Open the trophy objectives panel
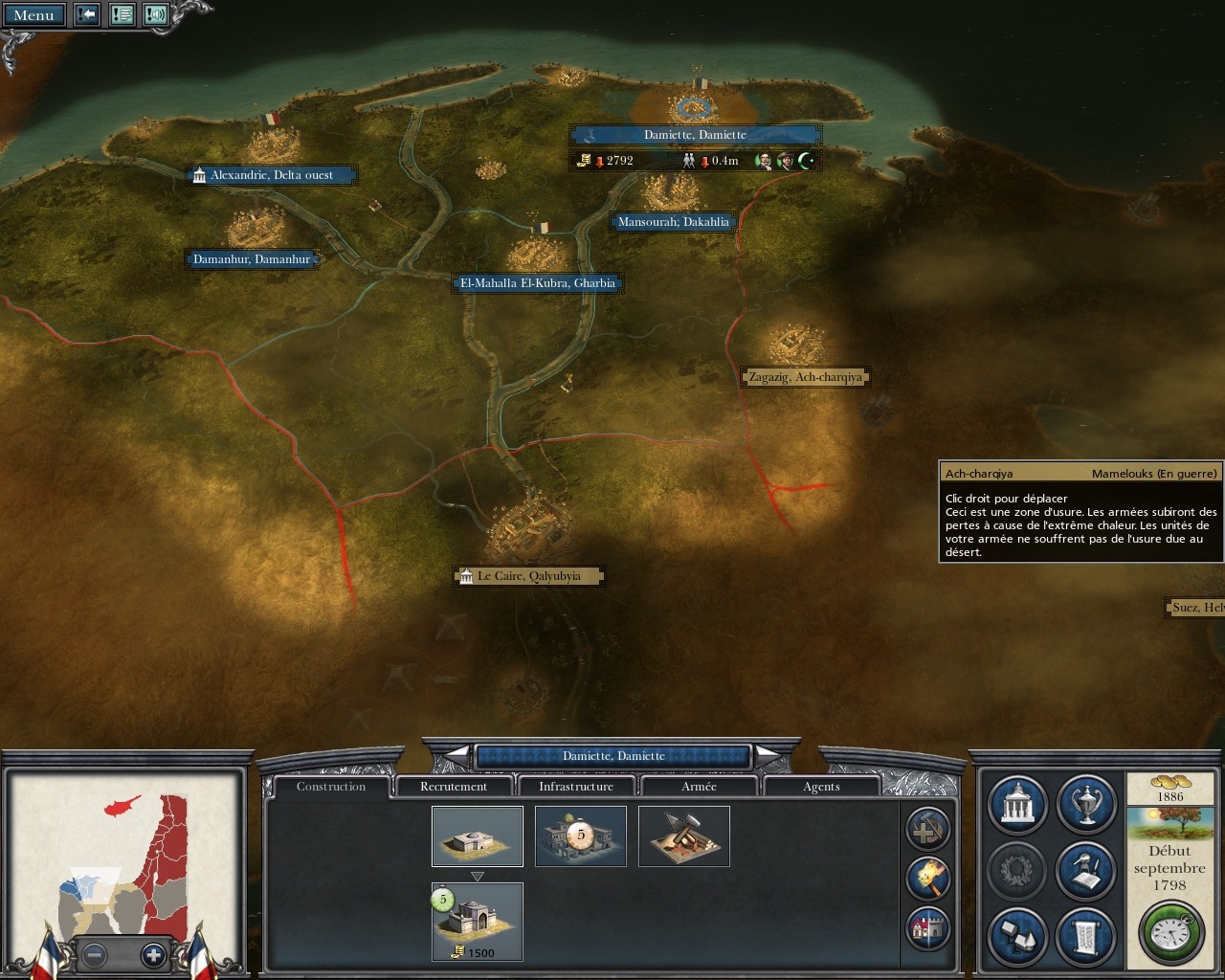Image resolution: width=1225 pixels, height=980 pixels. (1085, 806)
